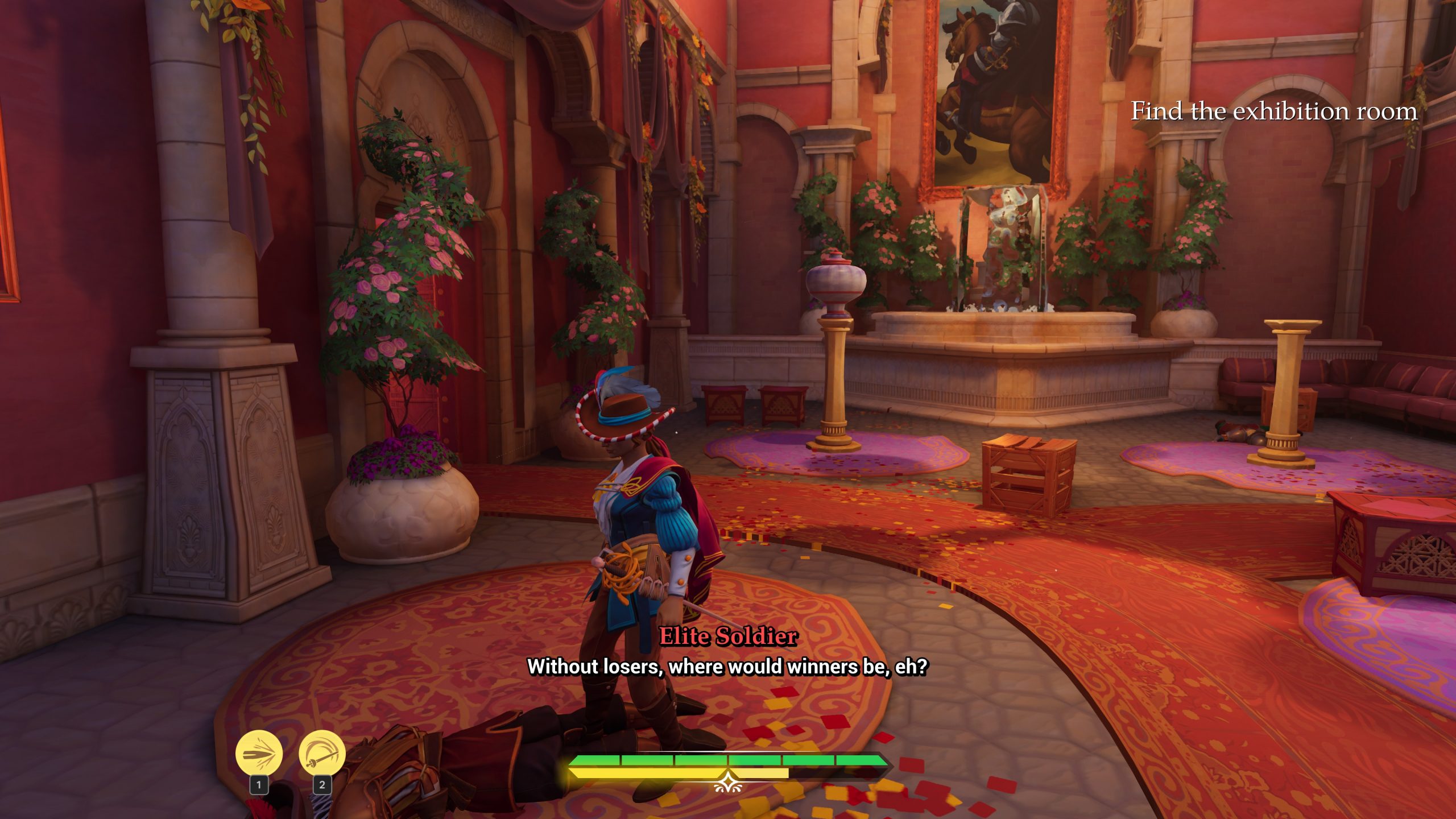1456x819 pixels.
Task: Activate the piercing thrust ability icon
Action: pos(259,754)
